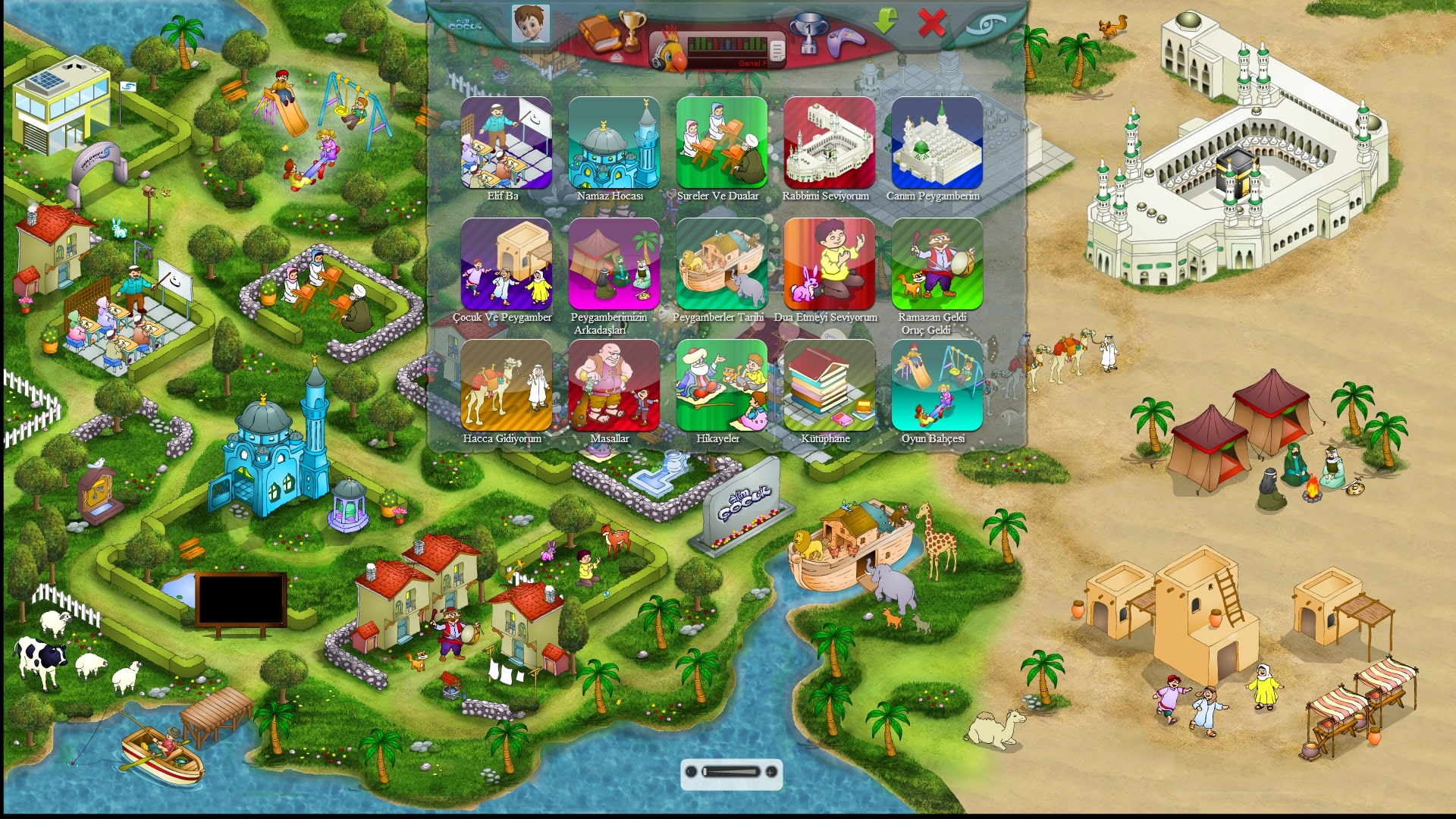1456x819 pixels.
Task: Choose the Masallar giant tile
Action: [613, 385]
